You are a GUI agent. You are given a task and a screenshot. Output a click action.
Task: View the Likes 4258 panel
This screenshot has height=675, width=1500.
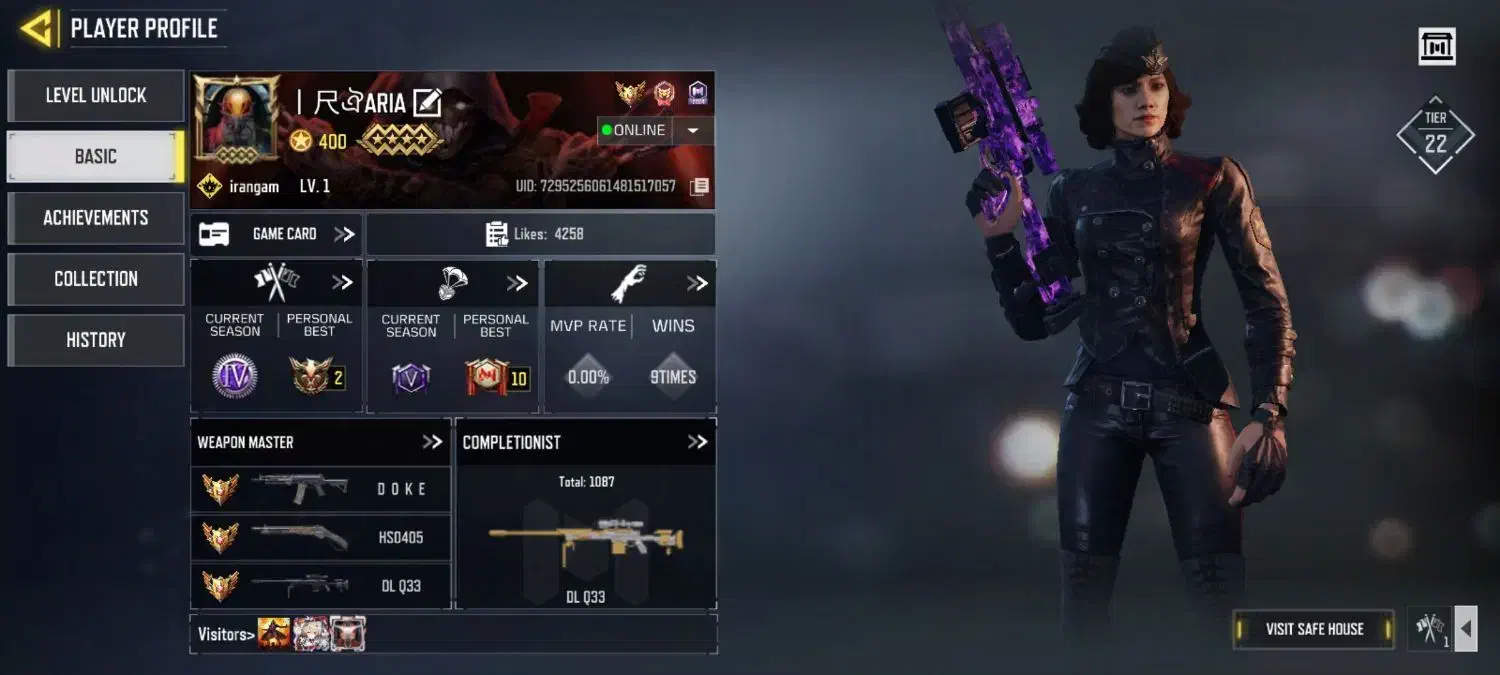pos(540,234)
